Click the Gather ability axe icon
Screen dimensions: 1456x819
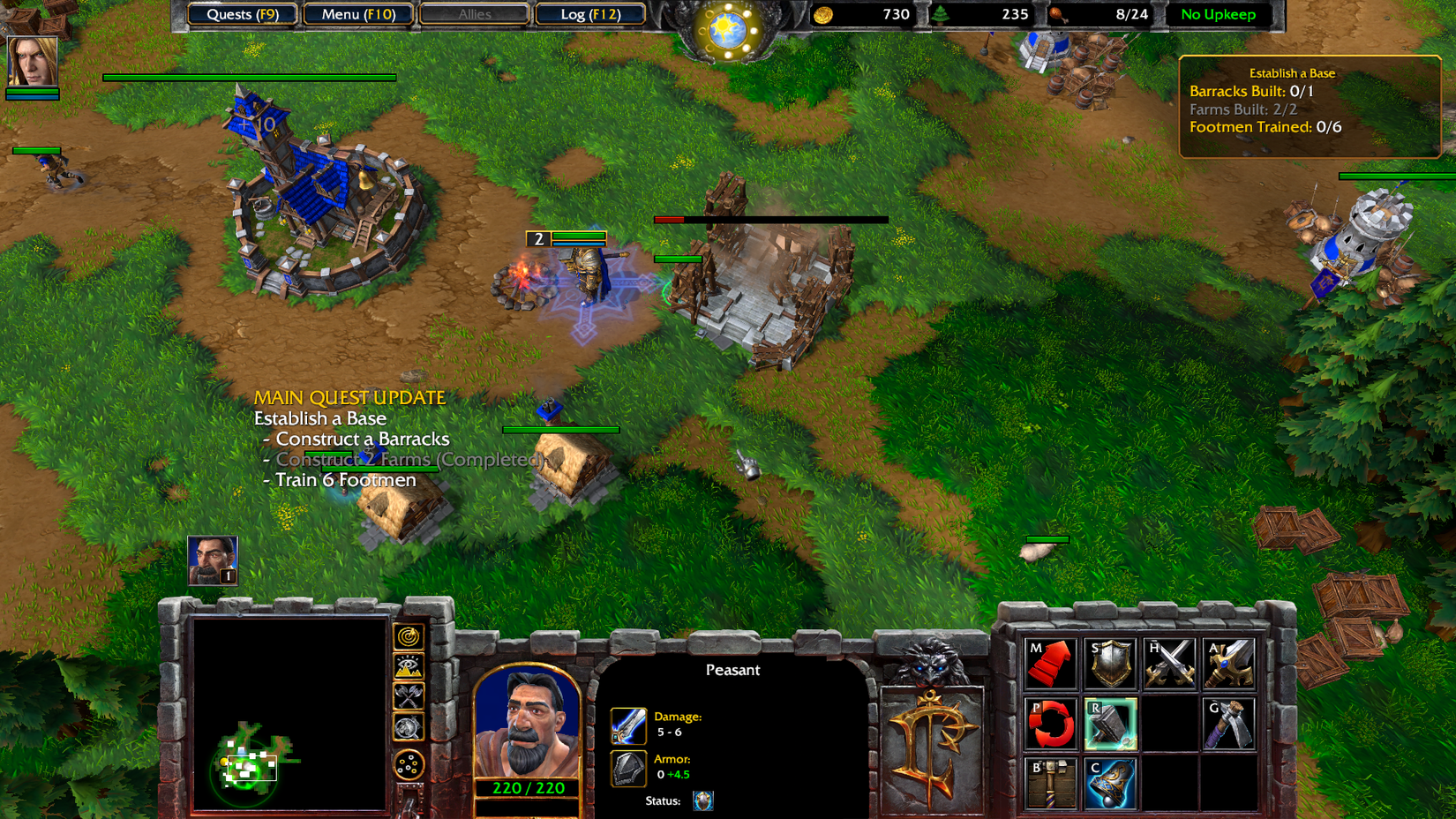click(x=1227, y=724)
